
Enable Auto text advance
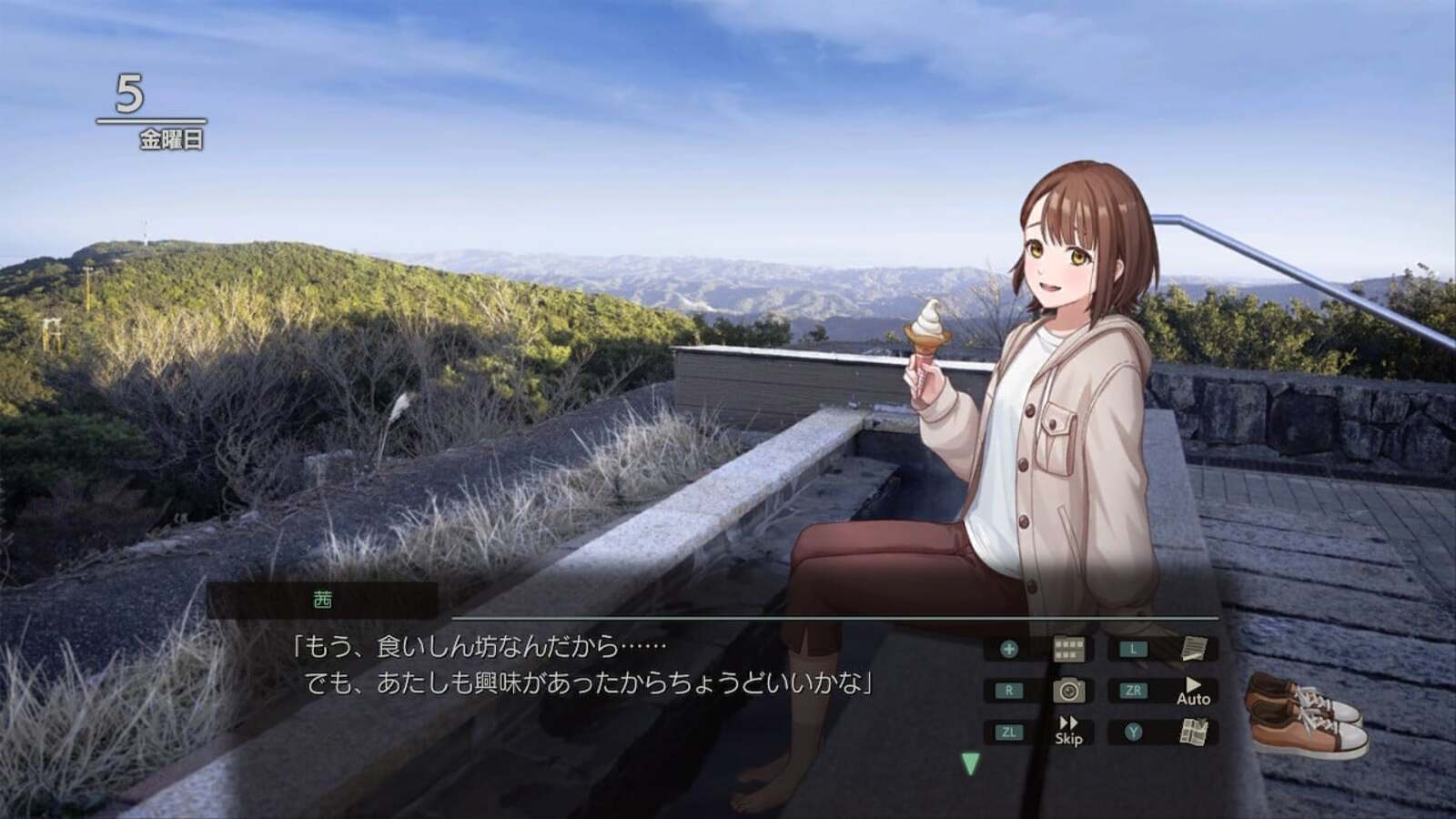pyautogui.click(x=1193, y=692)
